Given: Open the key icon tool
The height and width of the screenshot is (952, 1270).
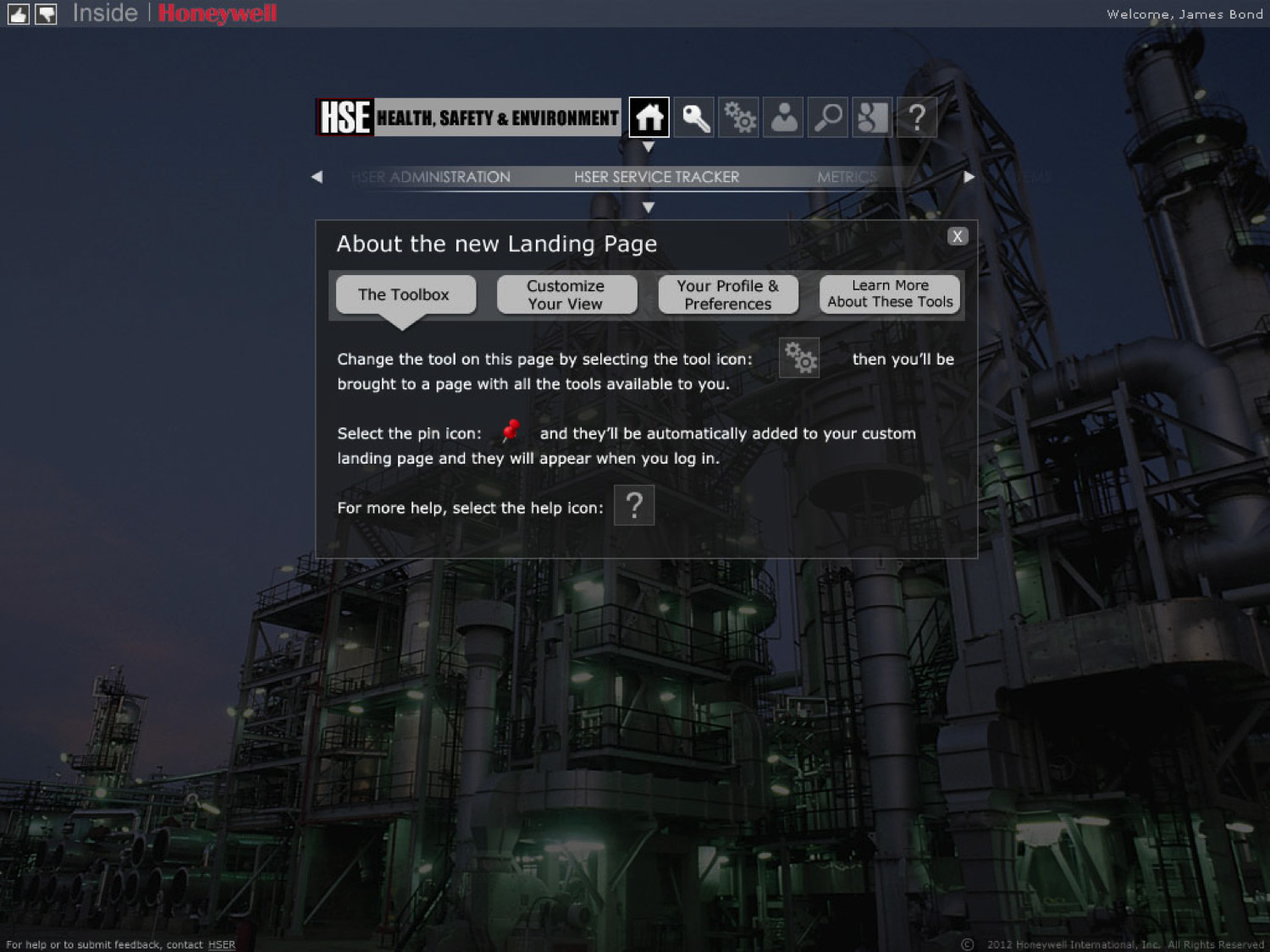Looking at the screenshot, I should 695,118.
